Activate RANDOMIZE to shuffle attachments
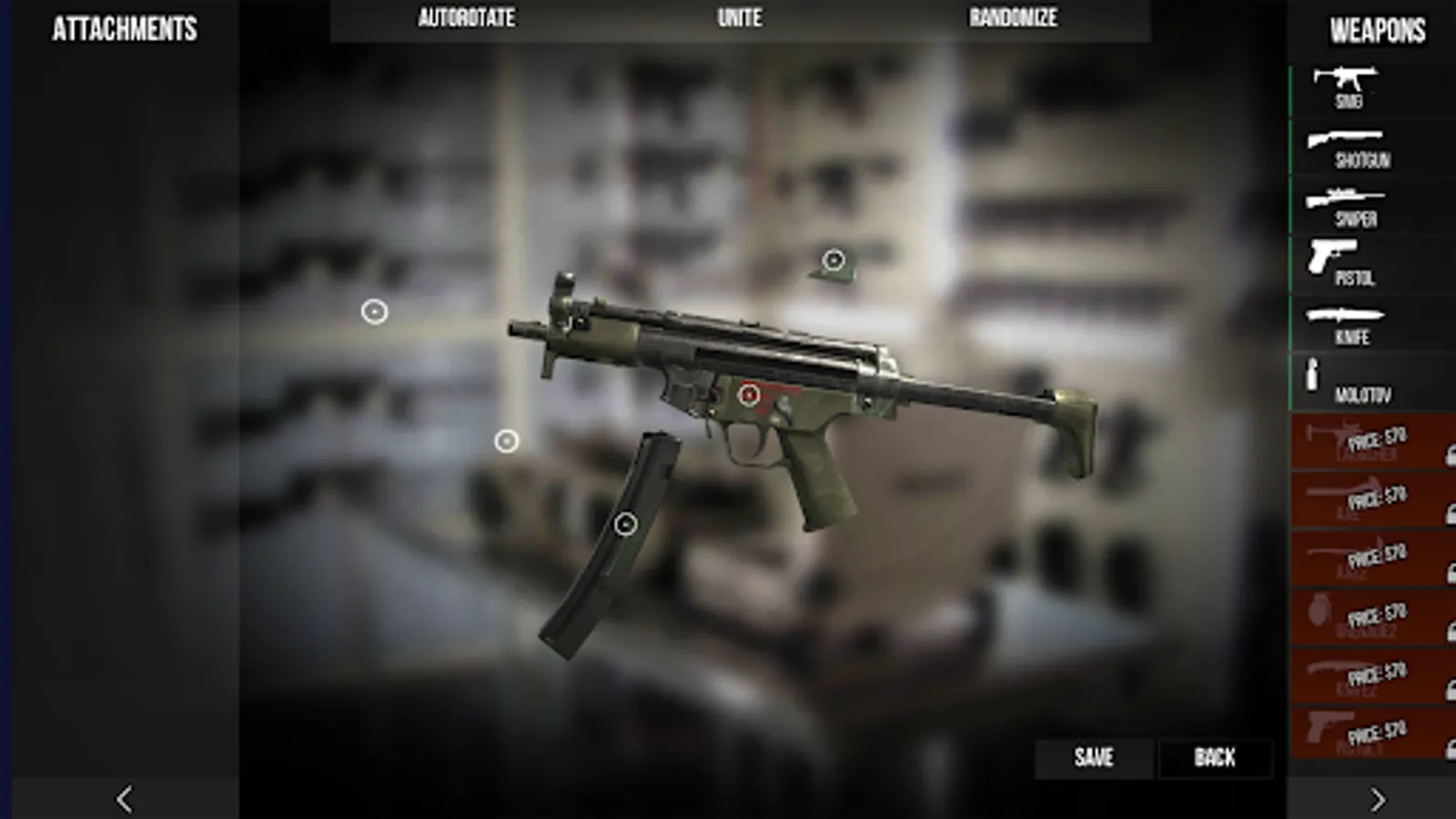Viewport: 1456px width, 819px height. click(x=1013, y=17)
